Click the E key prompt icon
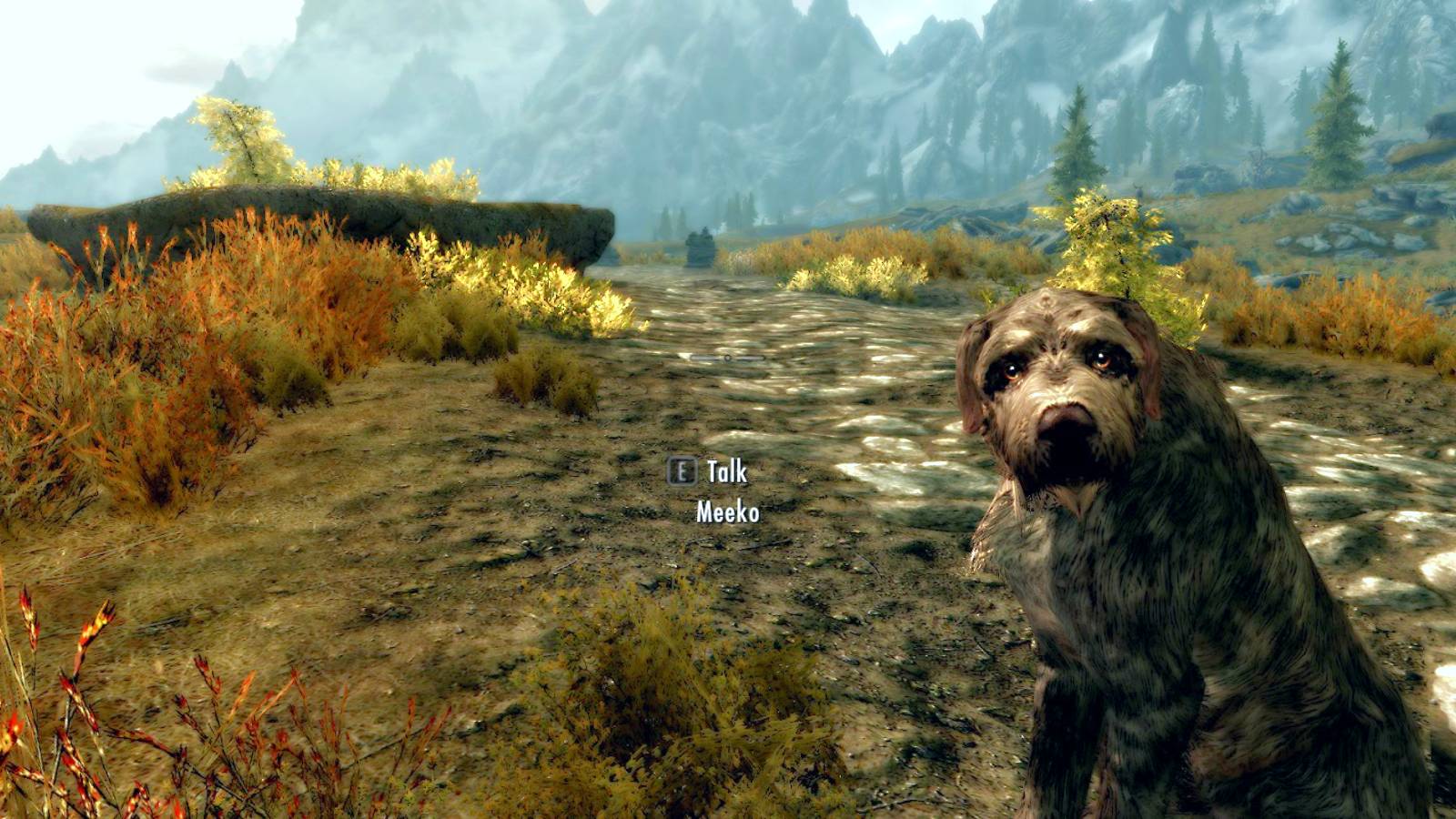This screenshot has height=819, width=1456. click(681, 472)
